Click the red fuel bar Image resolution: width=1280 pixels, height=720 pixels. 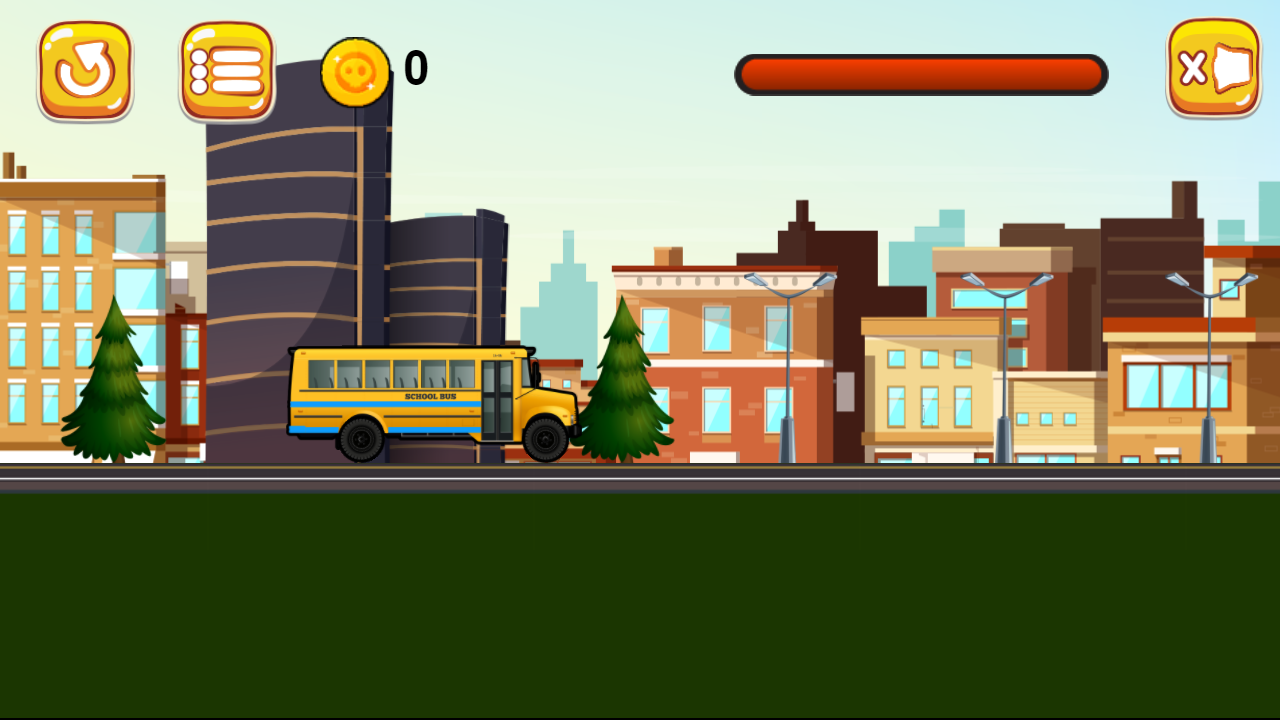[920, 74]
